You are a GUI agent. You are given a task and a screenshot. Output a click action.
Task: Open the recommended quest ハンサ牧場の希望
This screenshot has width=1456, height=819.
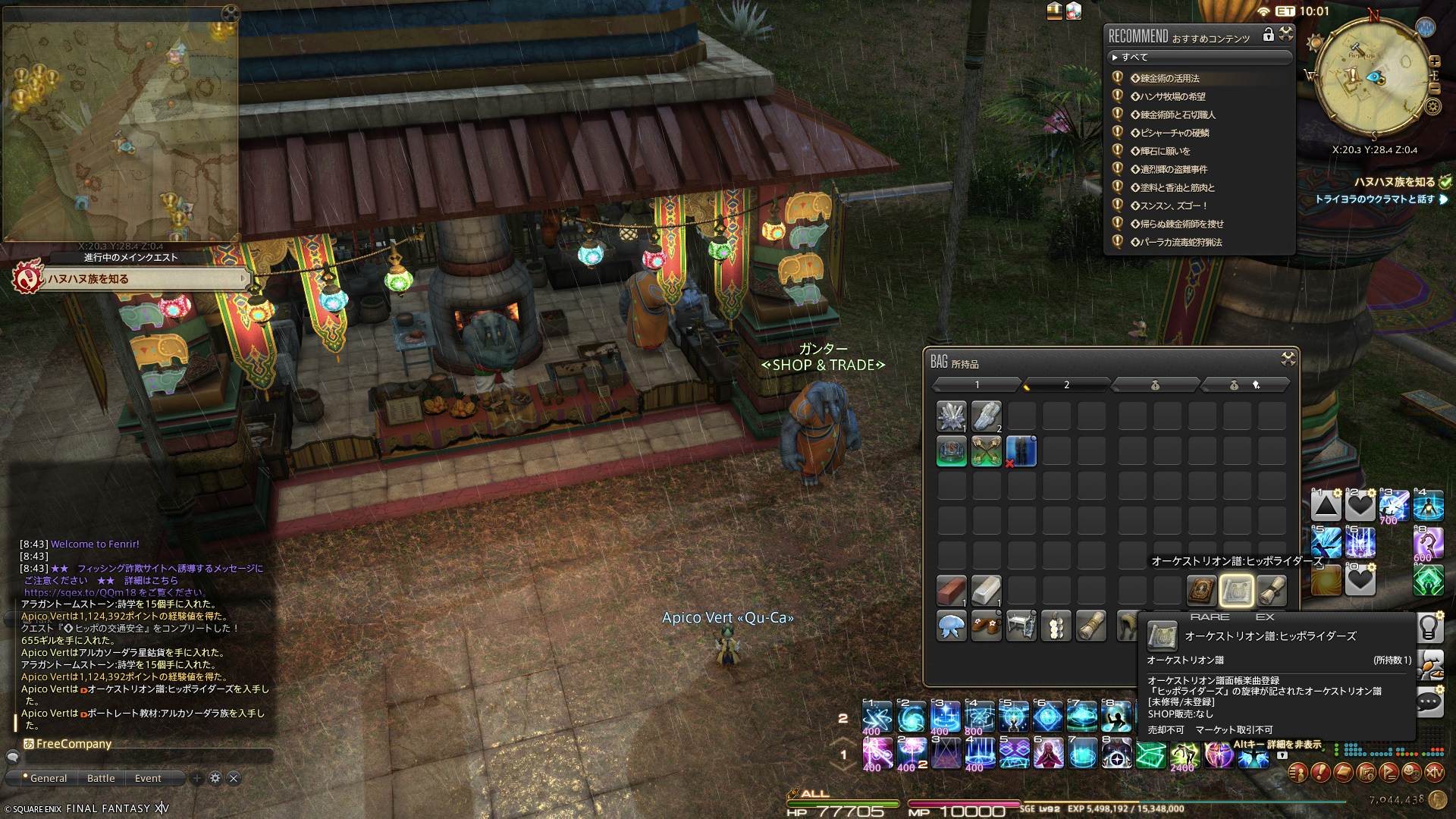1172,97
